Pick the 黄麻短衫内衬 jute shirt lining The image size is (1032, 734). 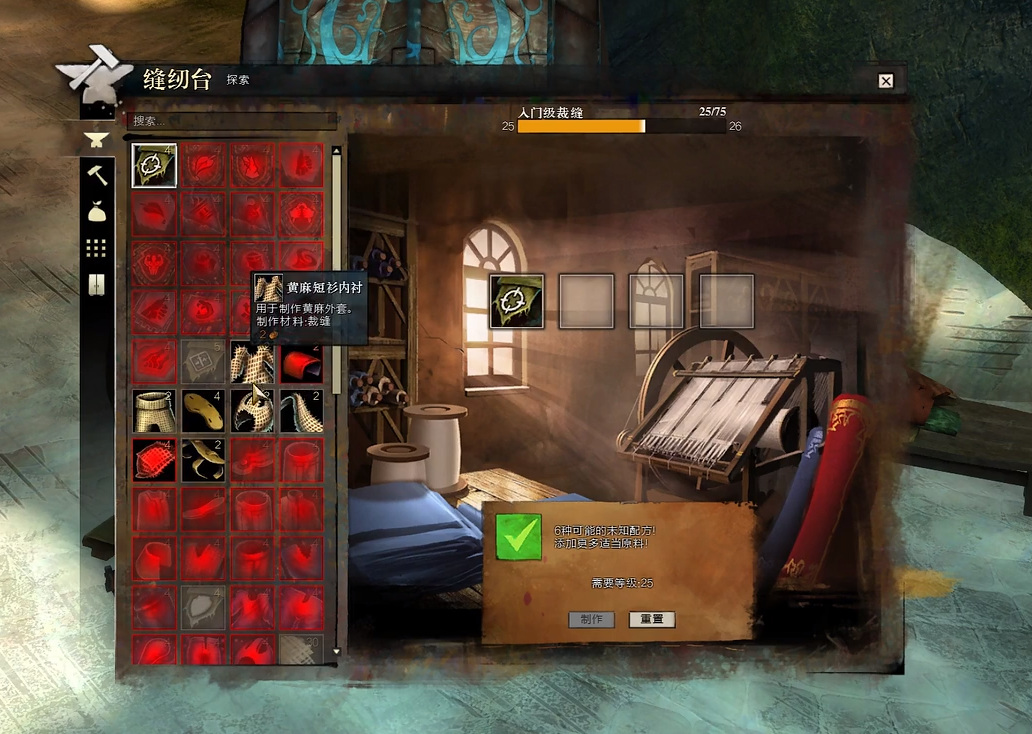pyautogui.click(x=252, y=362)
